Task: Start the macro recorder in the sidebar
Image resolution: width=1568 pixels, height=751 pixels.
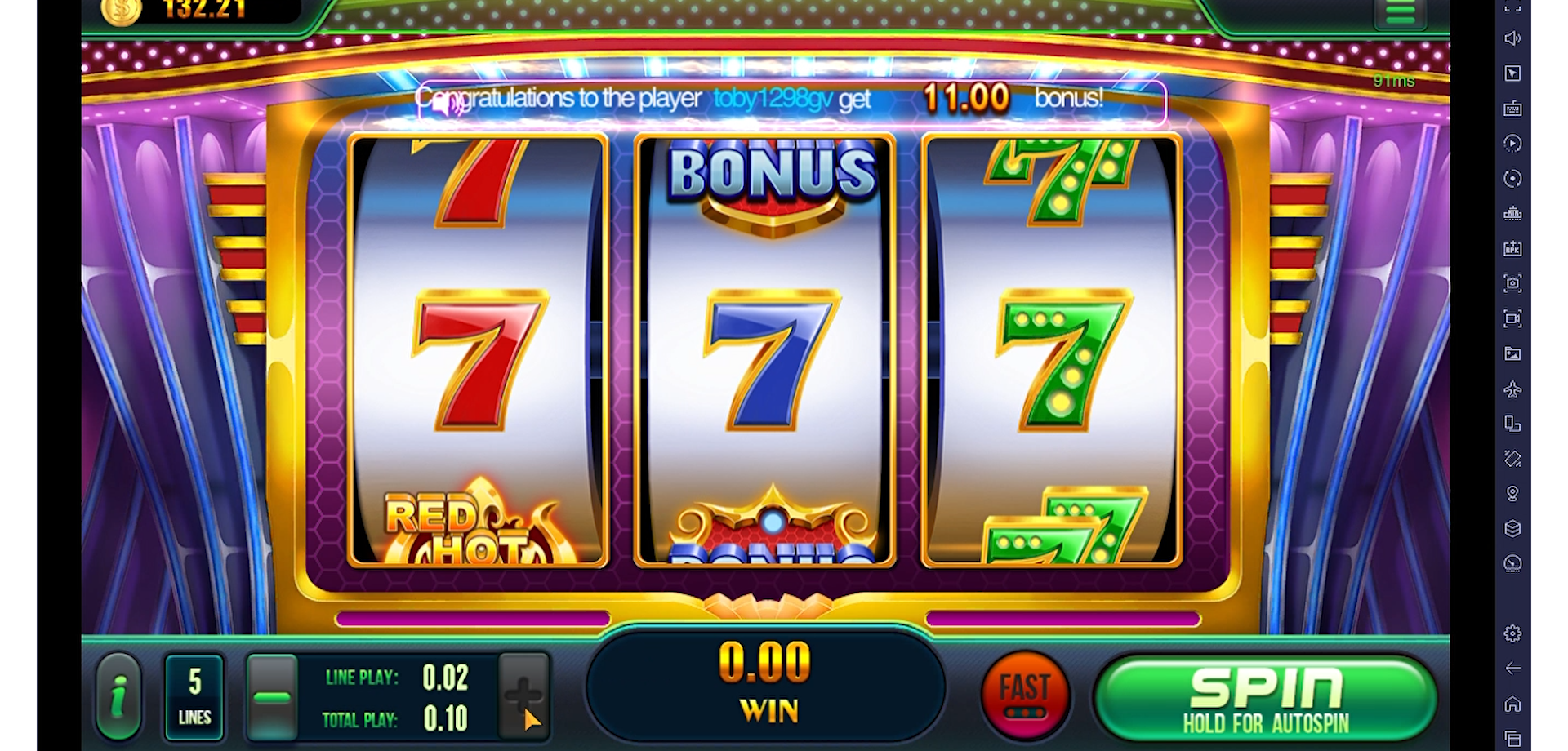Action: coord(1513,144)
